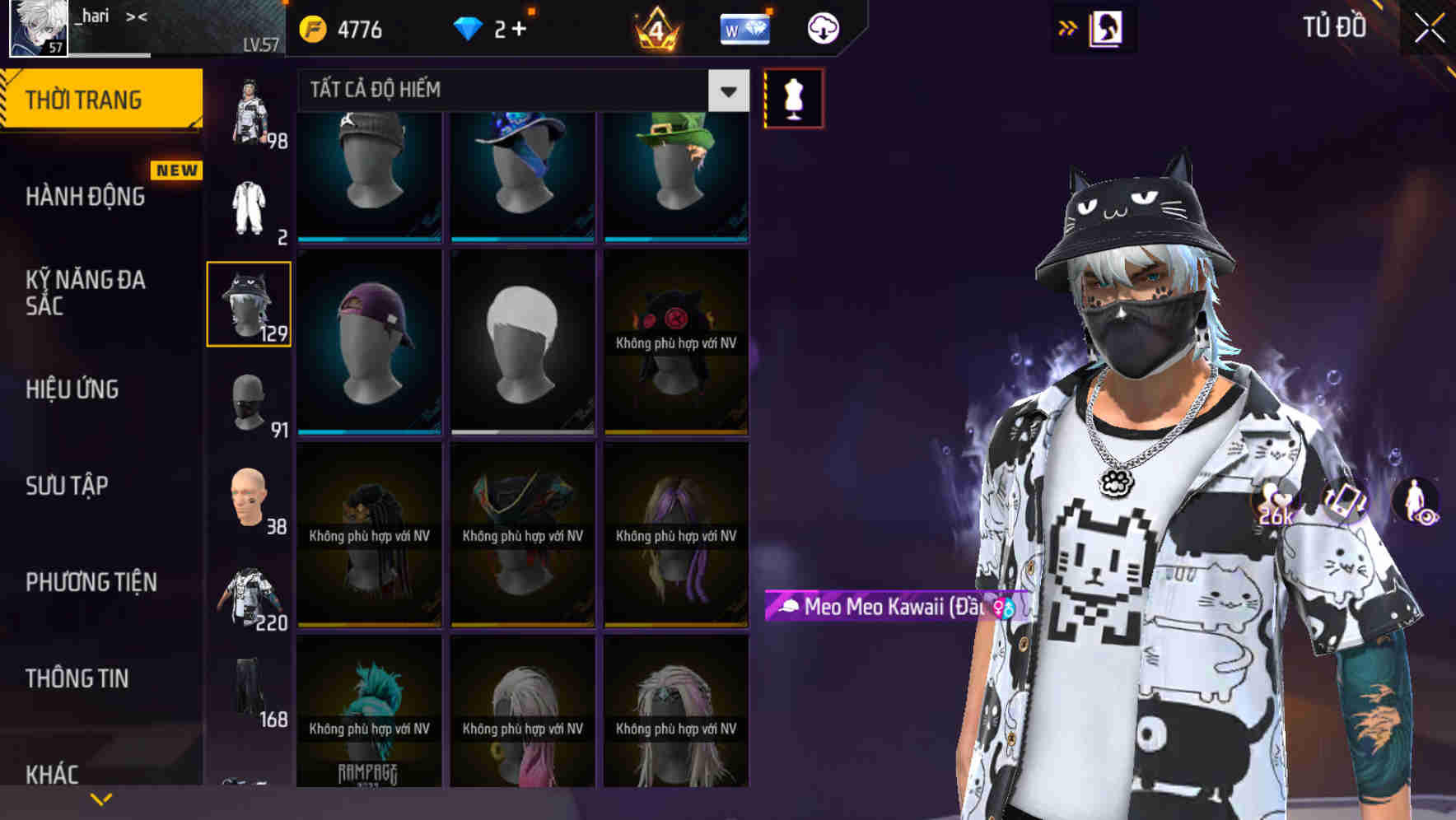Image resolution: width=1456 pixels, height=820 pixels.
Task: Open the weekly membership diamond icon
Action: tap(746, 27)
